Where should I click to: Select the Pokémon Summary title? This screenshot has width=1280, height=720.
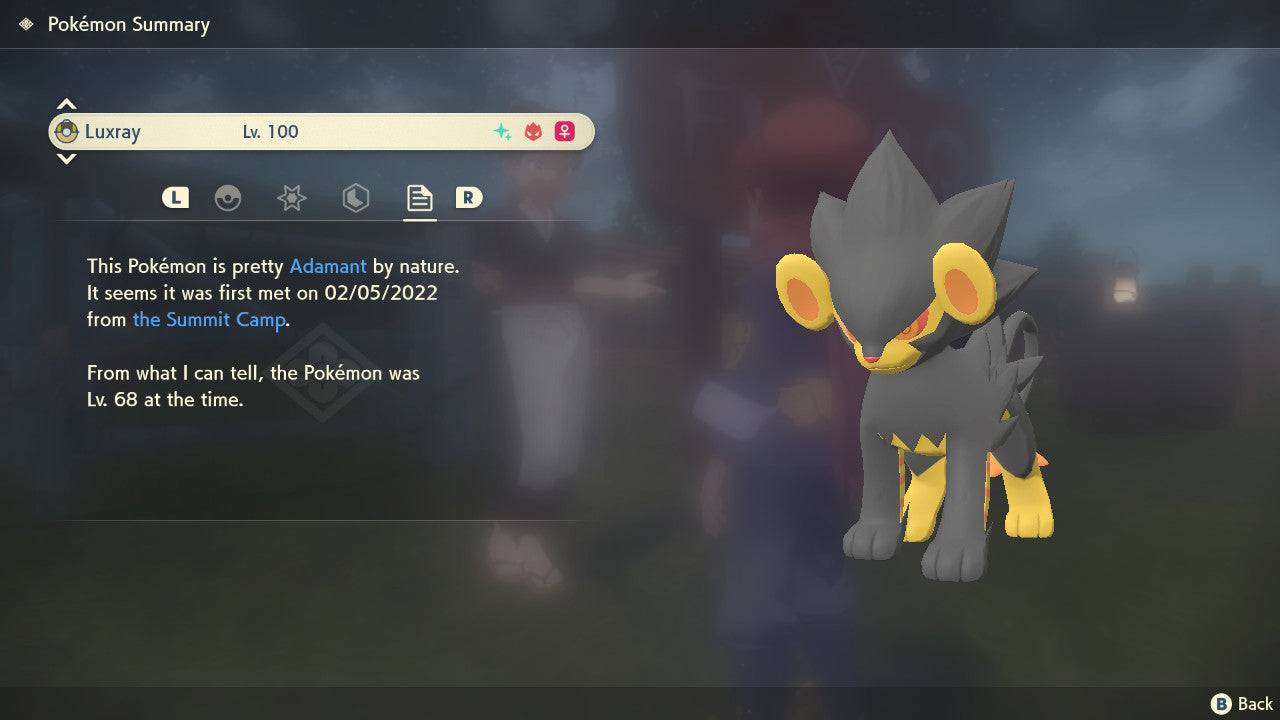tap(128, 24)
